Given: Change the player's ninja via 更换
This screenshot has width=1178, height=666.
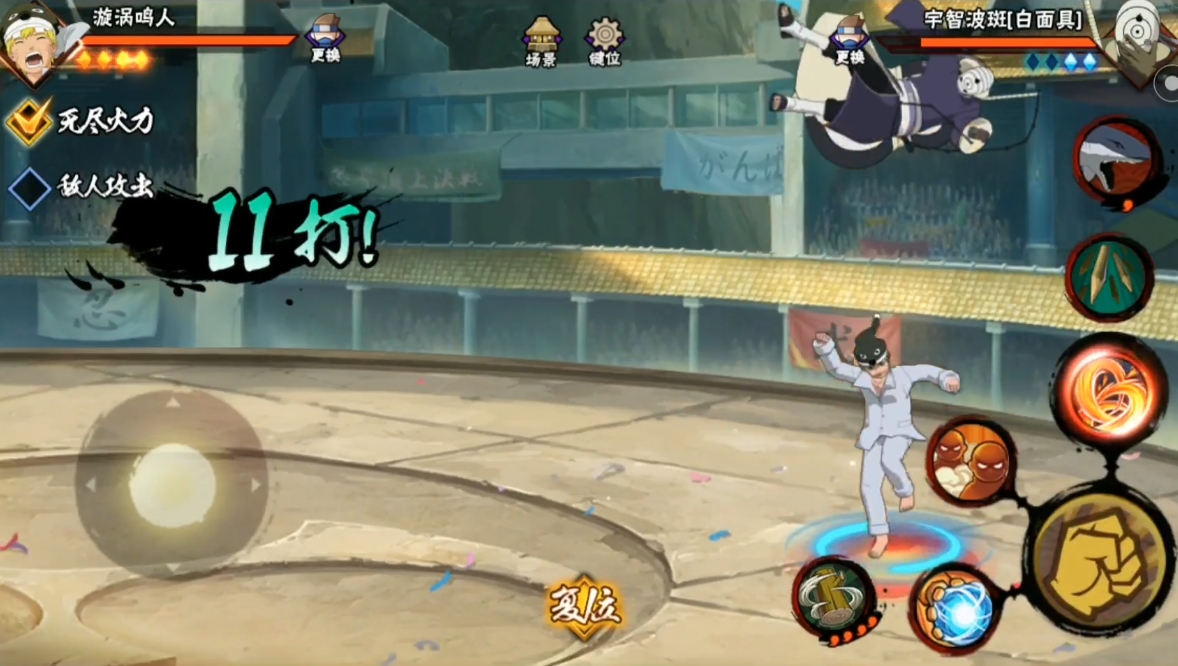Looking at the screenshot, I should click(325, 39).
